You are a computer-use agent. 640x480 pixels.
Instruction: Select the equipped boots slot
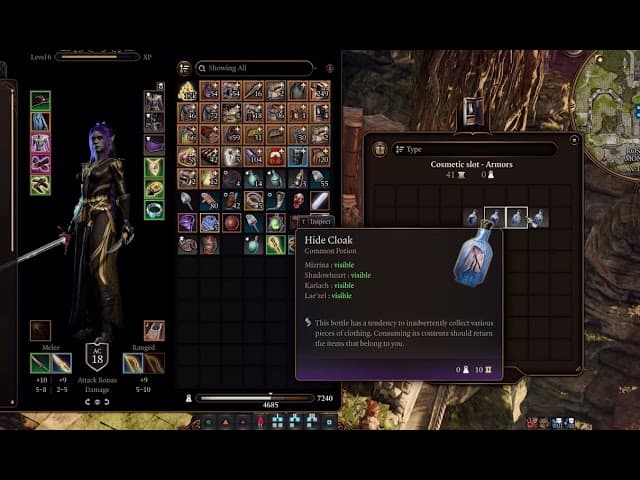(x=40, y=185)
